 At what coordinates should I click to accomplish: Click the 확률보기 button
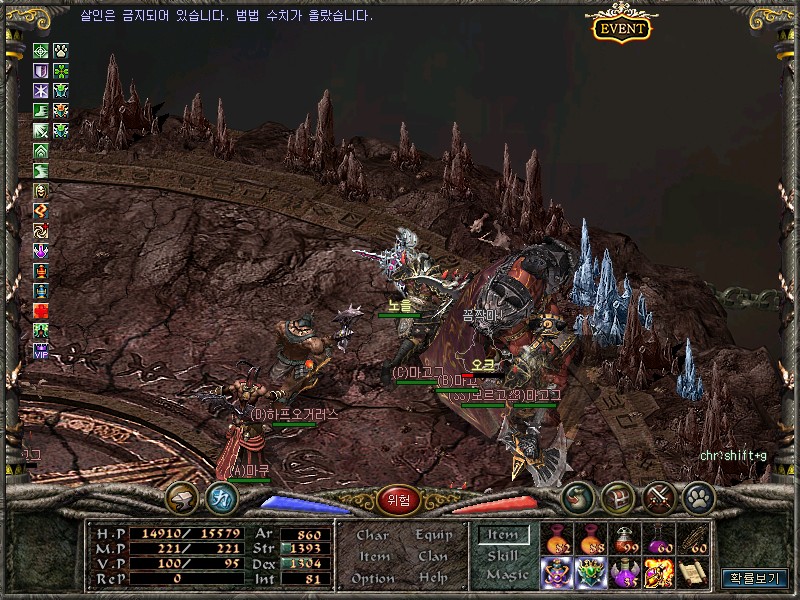click(x=754, y=577)
